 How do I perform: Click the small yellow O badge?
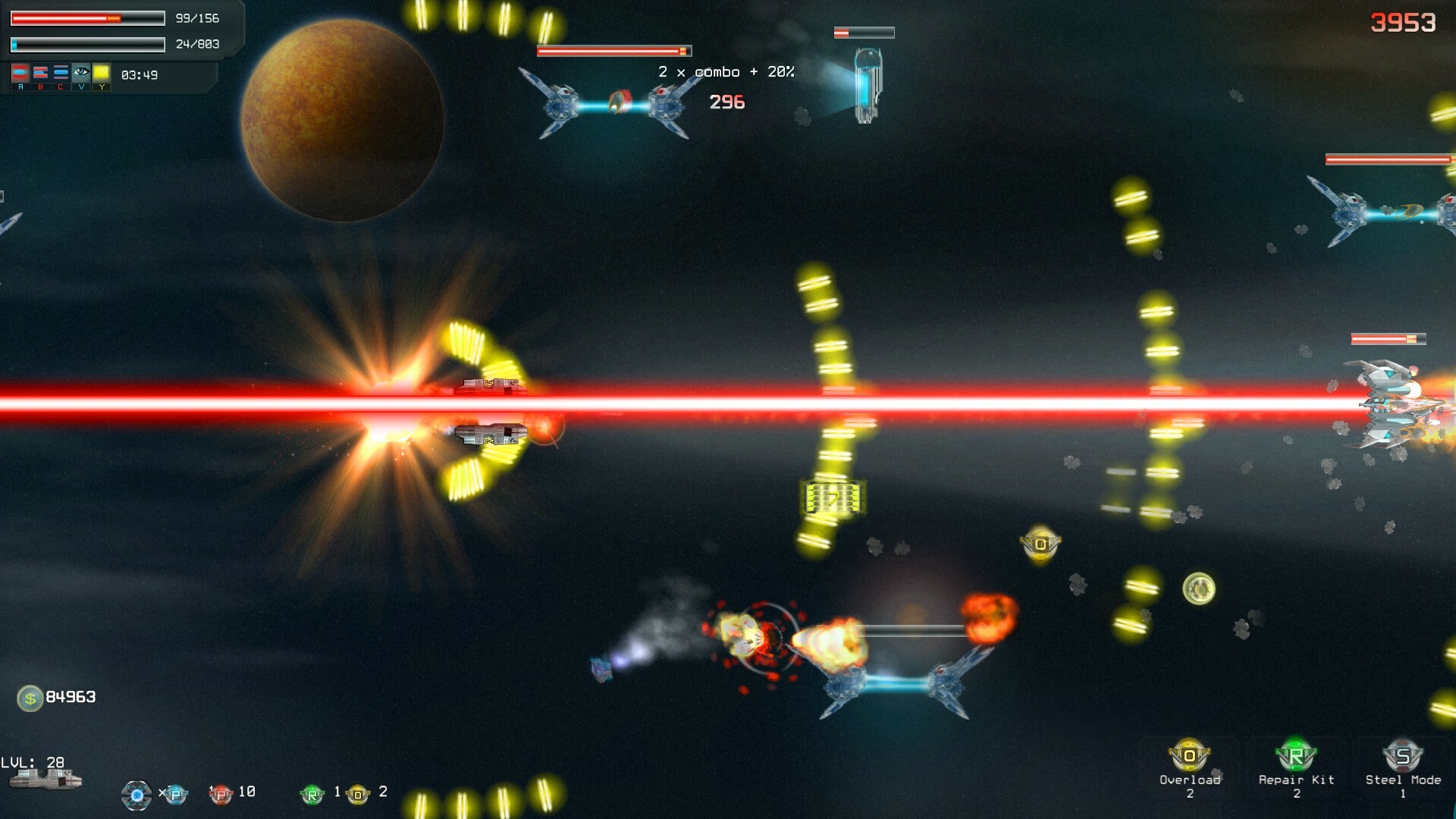tap(358, 794)
